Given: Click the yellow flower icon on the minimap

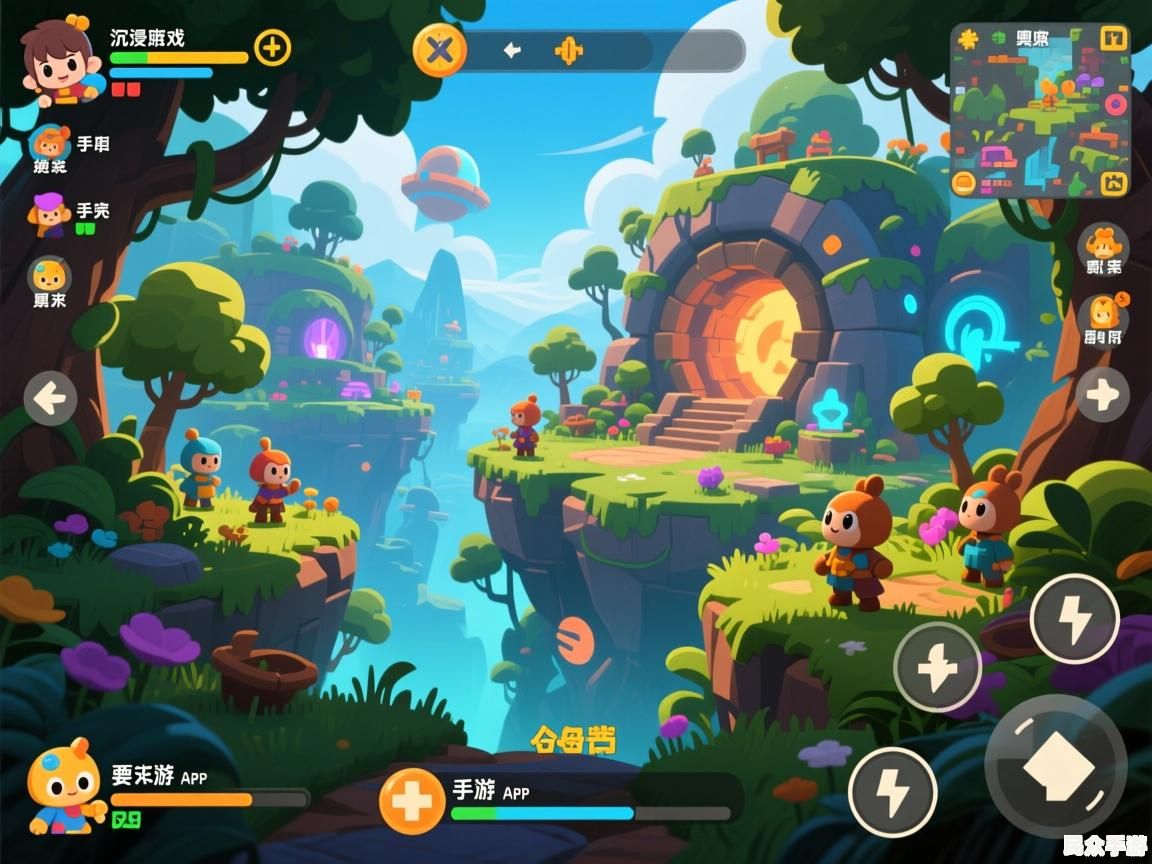Looking at the screenshot, I should (x=967, y=39).
